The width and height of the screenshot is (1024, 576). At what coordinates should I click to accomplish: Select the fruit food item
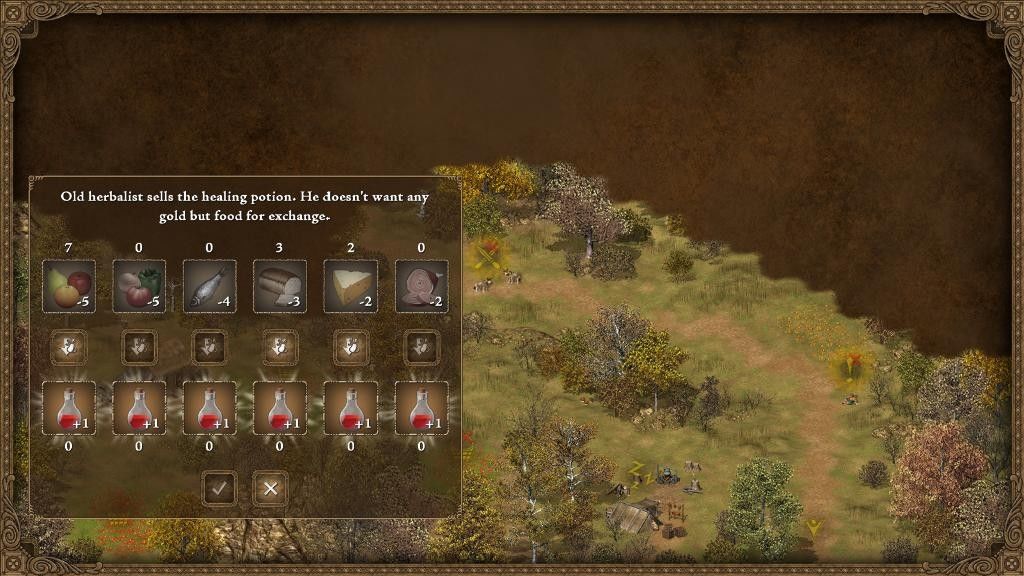(68, 286)
